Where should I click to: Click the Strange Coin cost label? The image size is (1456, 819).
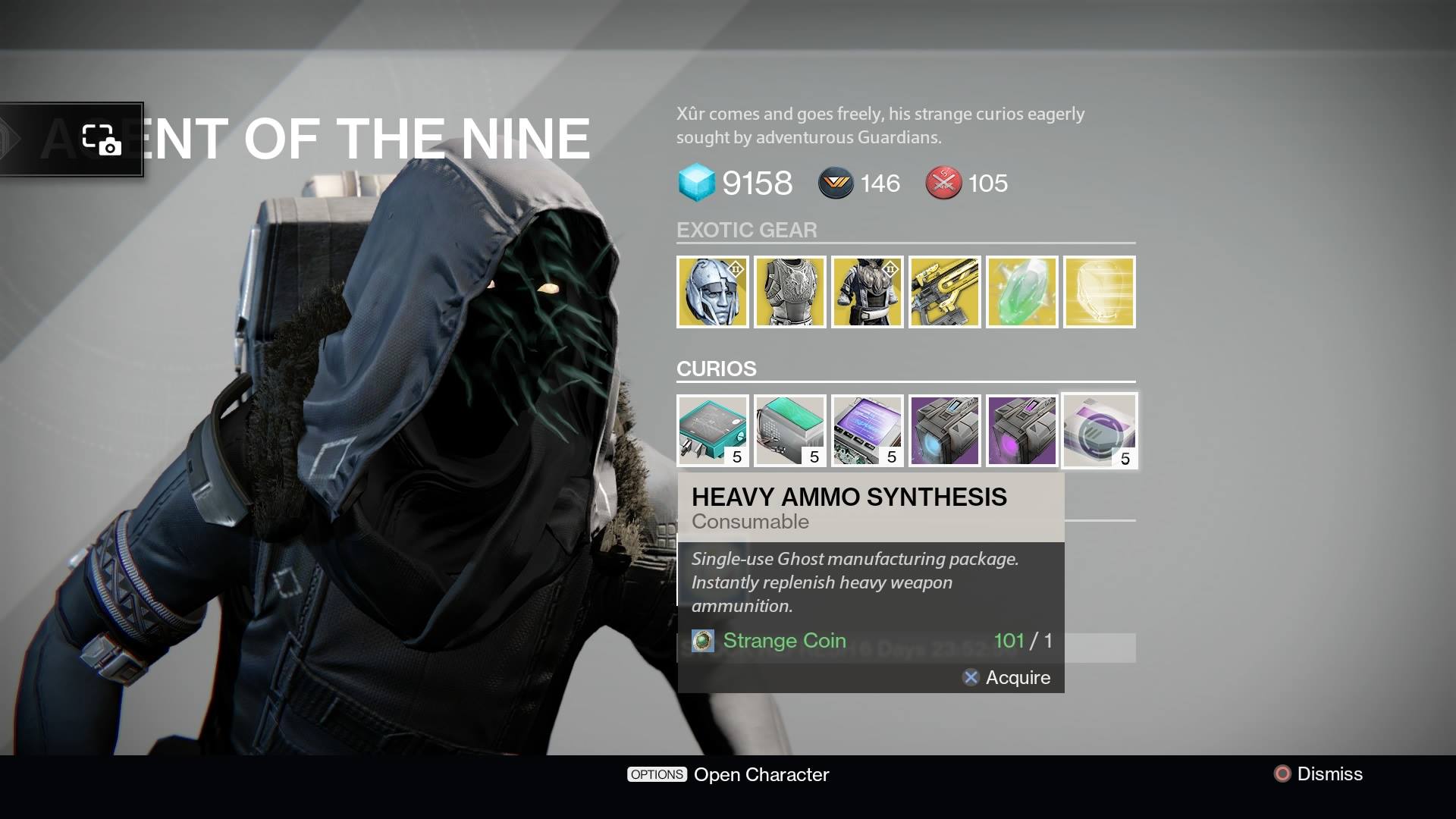point(785,641)
